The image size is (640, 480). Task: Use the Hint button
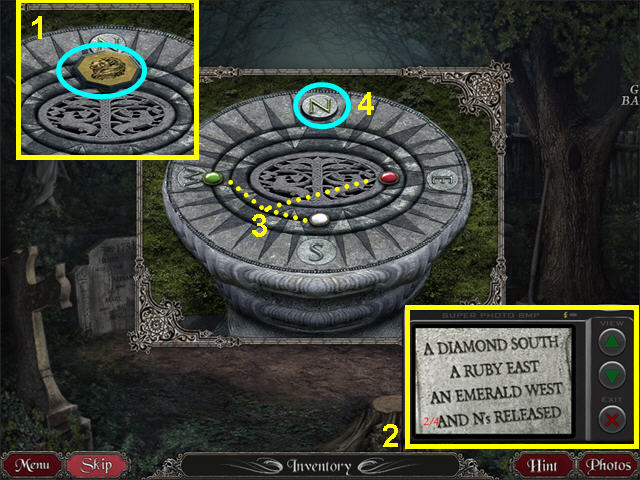point(544,465)
